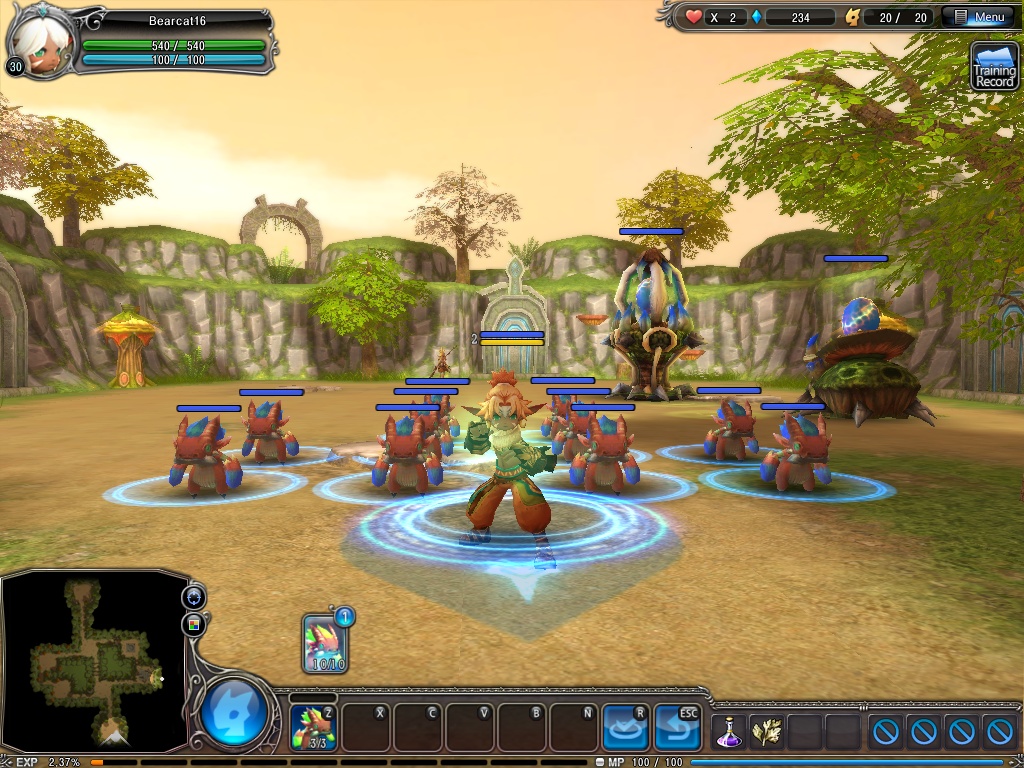Click the blue return-arrow ESC button

click(677, 727)
